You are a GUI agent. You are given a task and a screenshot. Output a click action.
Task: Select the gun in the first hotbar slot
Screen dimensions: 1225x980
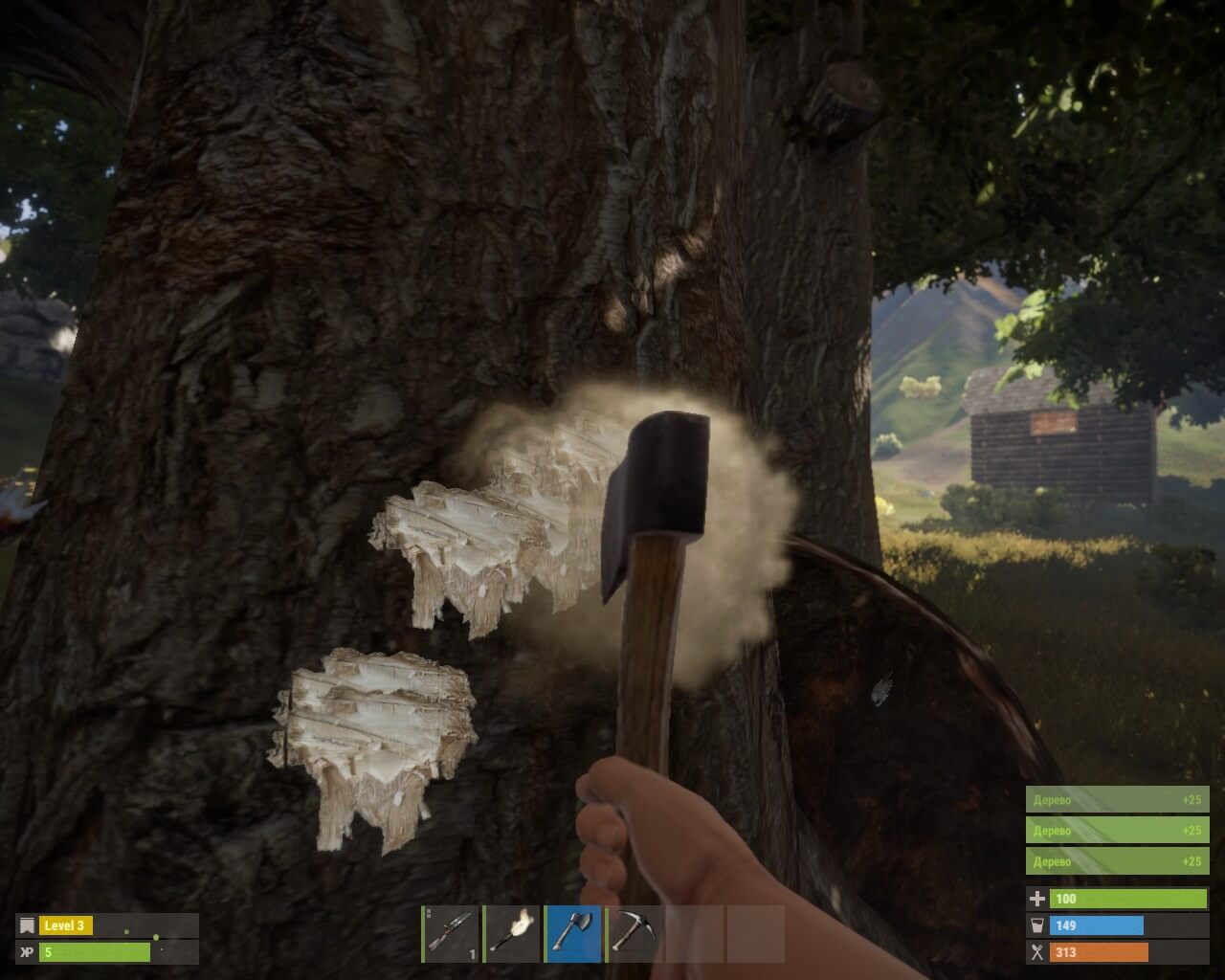(451, 933)
